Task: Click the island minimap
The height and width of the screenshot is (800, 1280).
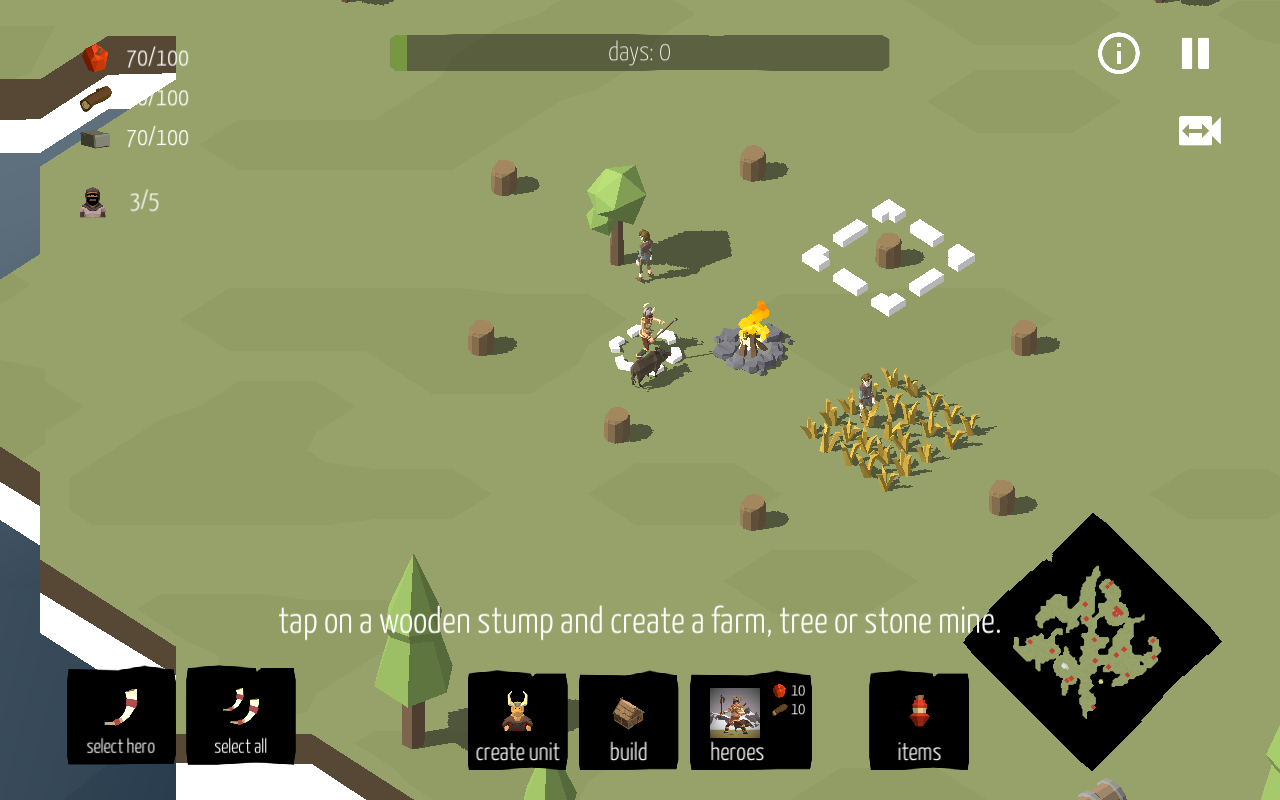Action: click(x=1091, y=641)
